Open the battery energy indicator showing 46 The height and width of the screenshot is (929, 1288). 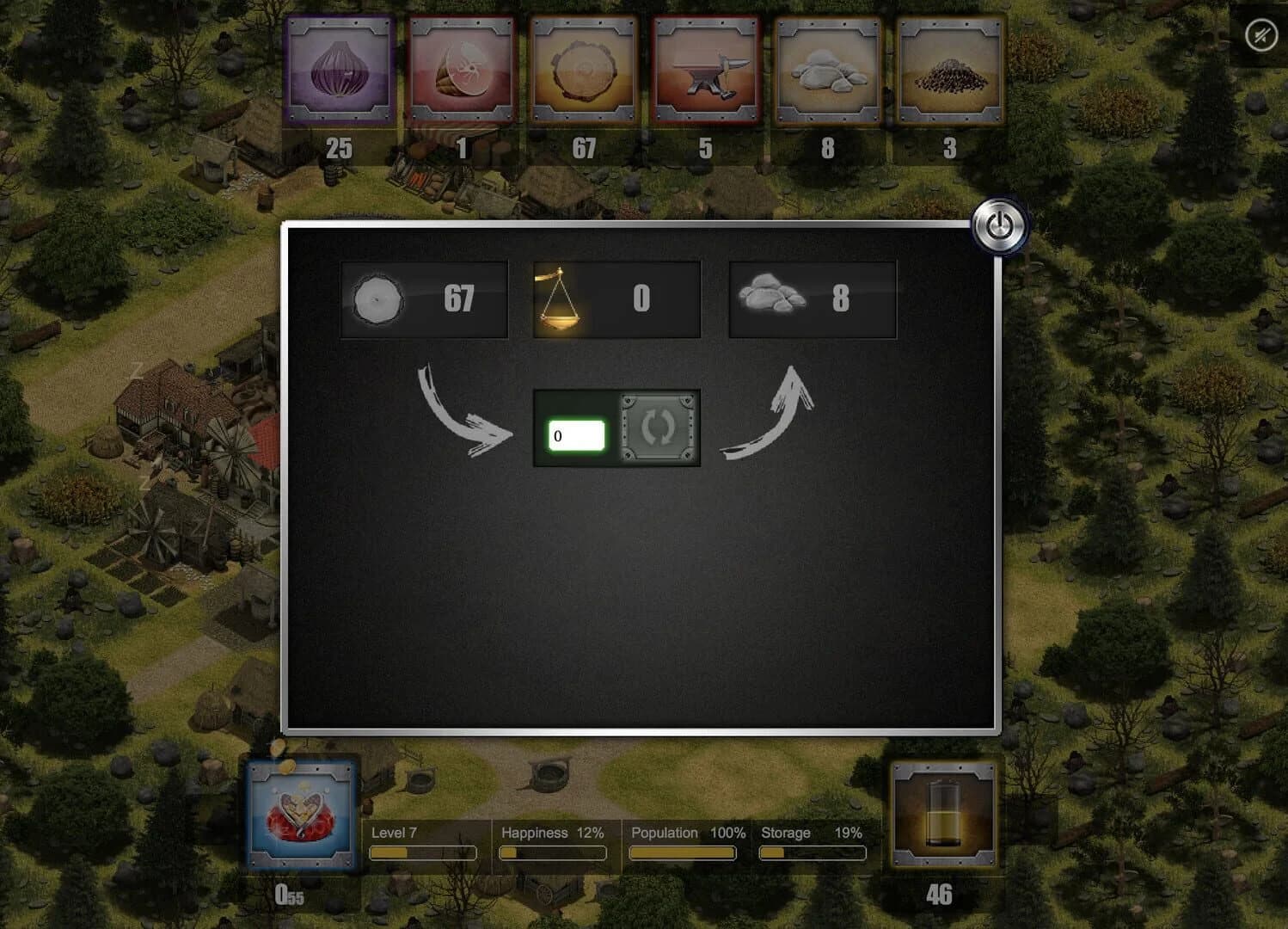pyautogui.click(x=944, y=813)
